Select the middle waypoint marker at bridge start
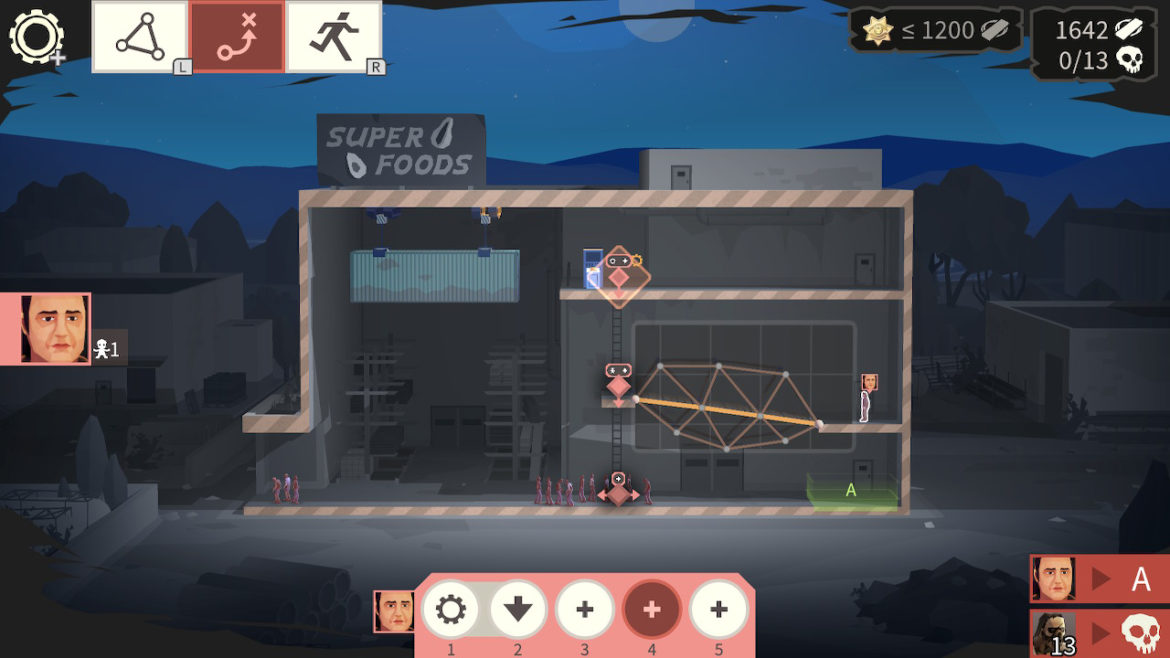This screenshot has height=658, width=1170. [618, 384]
